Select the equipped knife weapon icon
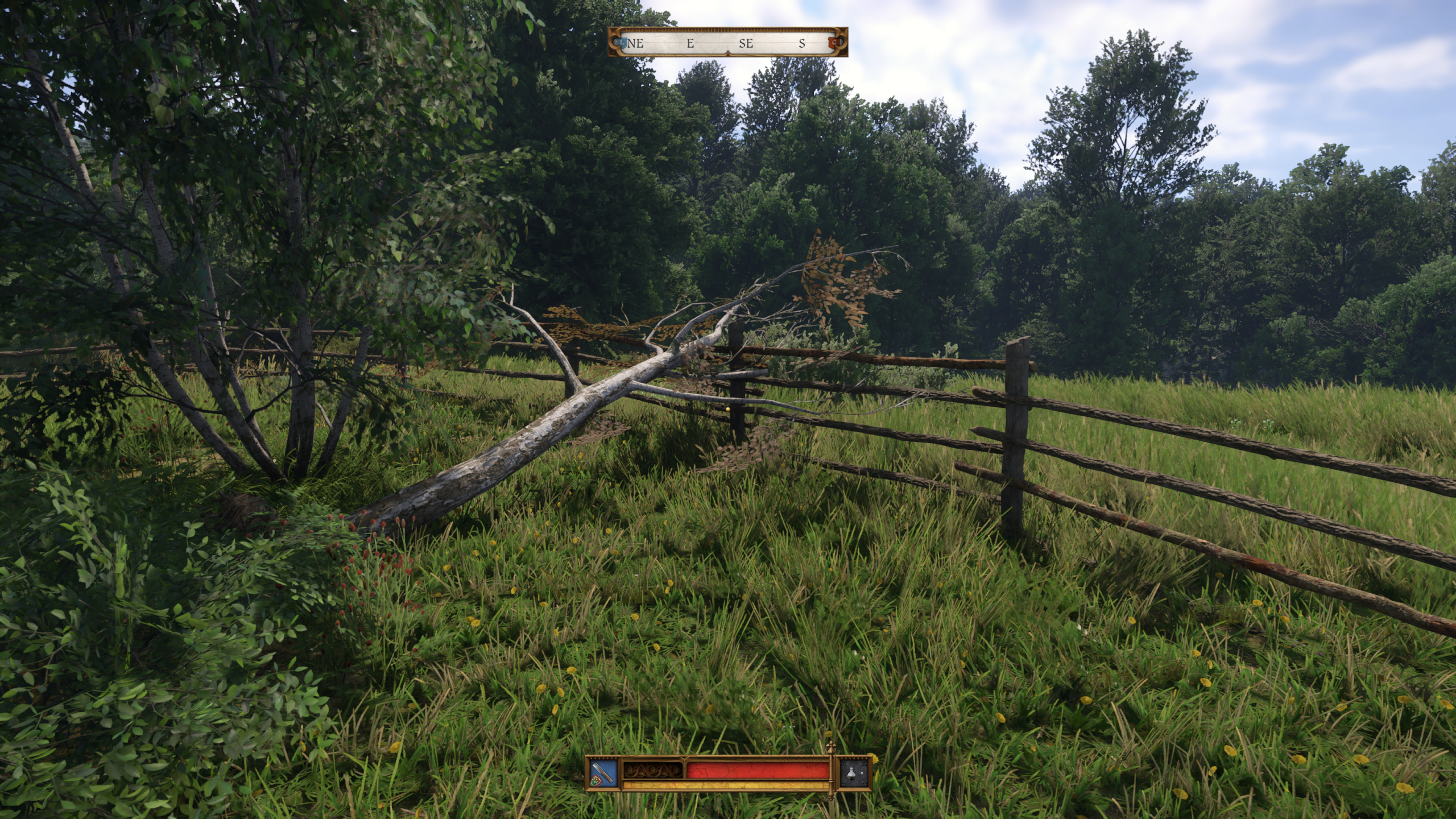 (603, 773)
